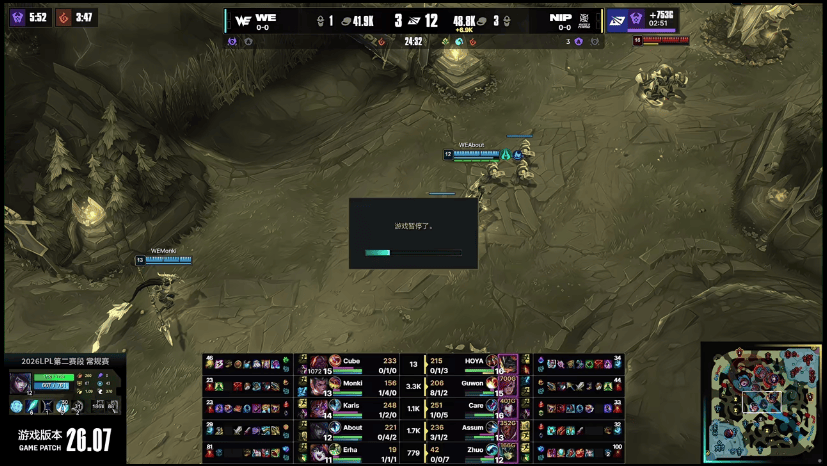
Task: Click the selected champion portrait panel
Action: click(x=62, y=393)
